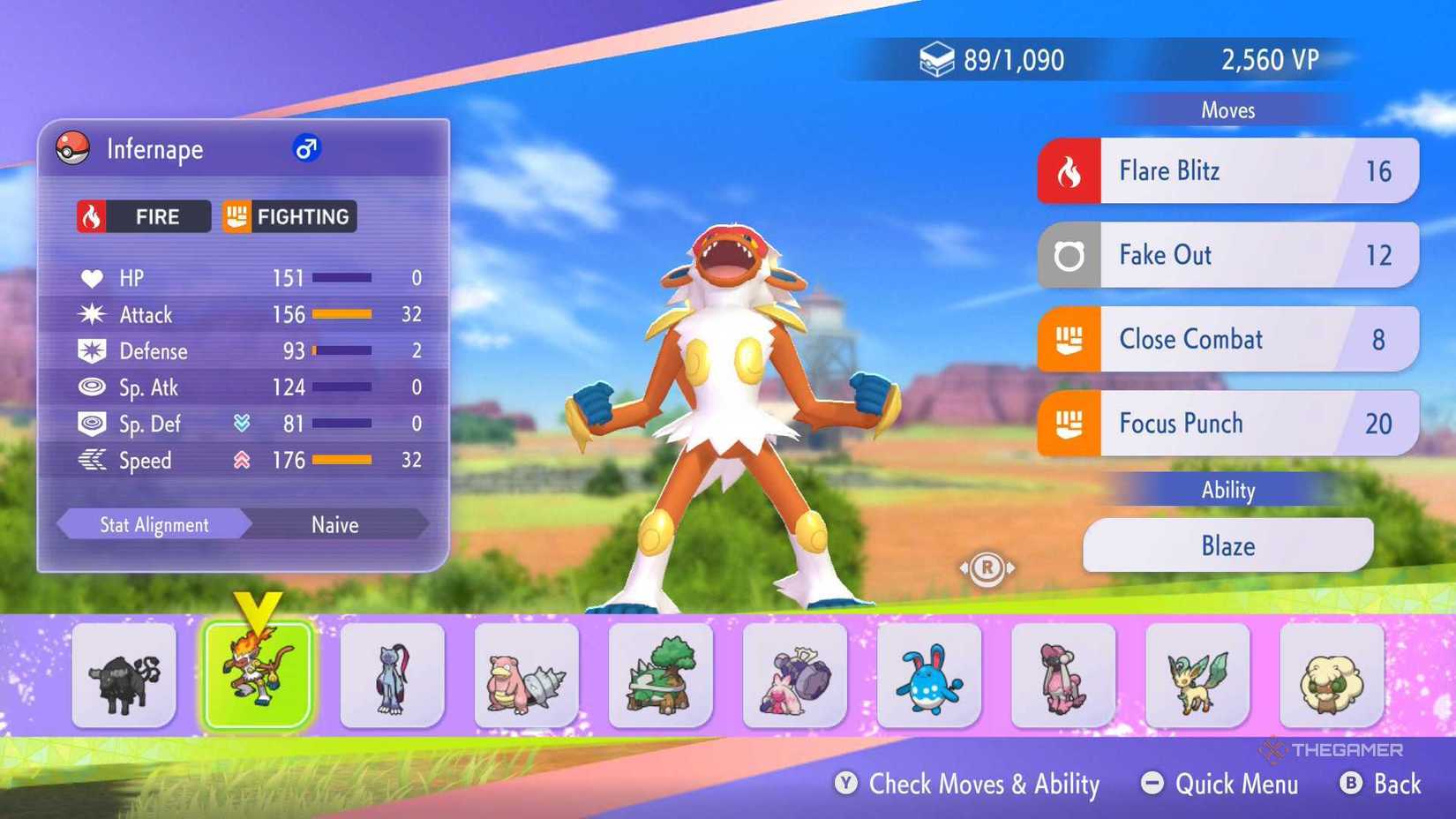Click the Fighting-type icon beside Close Combat

click(x=1070, y=339)
